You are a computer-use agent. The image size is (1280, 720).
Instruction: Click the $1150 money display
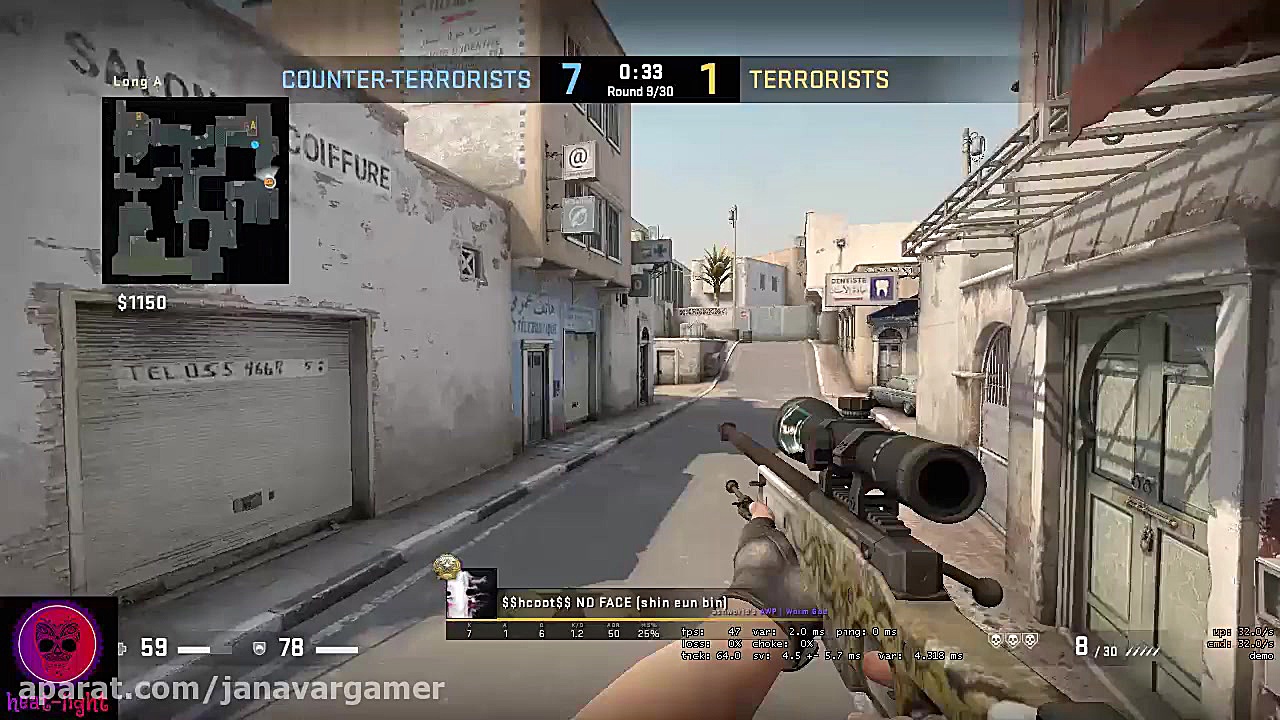coord(141,302)
